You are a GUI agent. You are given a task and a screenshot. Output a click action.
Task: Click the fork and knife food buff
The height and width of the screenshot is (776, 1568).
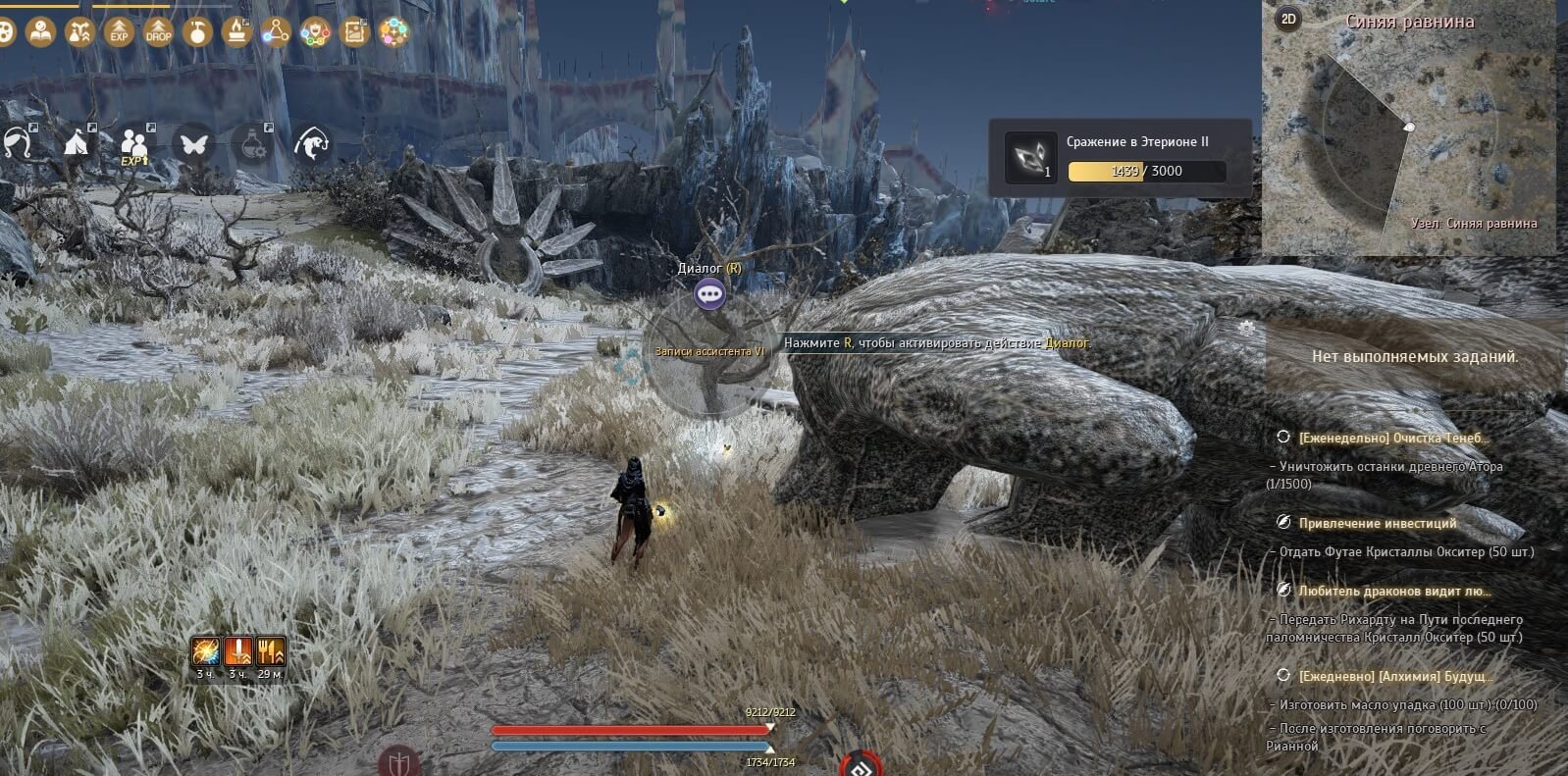(270, 650)
